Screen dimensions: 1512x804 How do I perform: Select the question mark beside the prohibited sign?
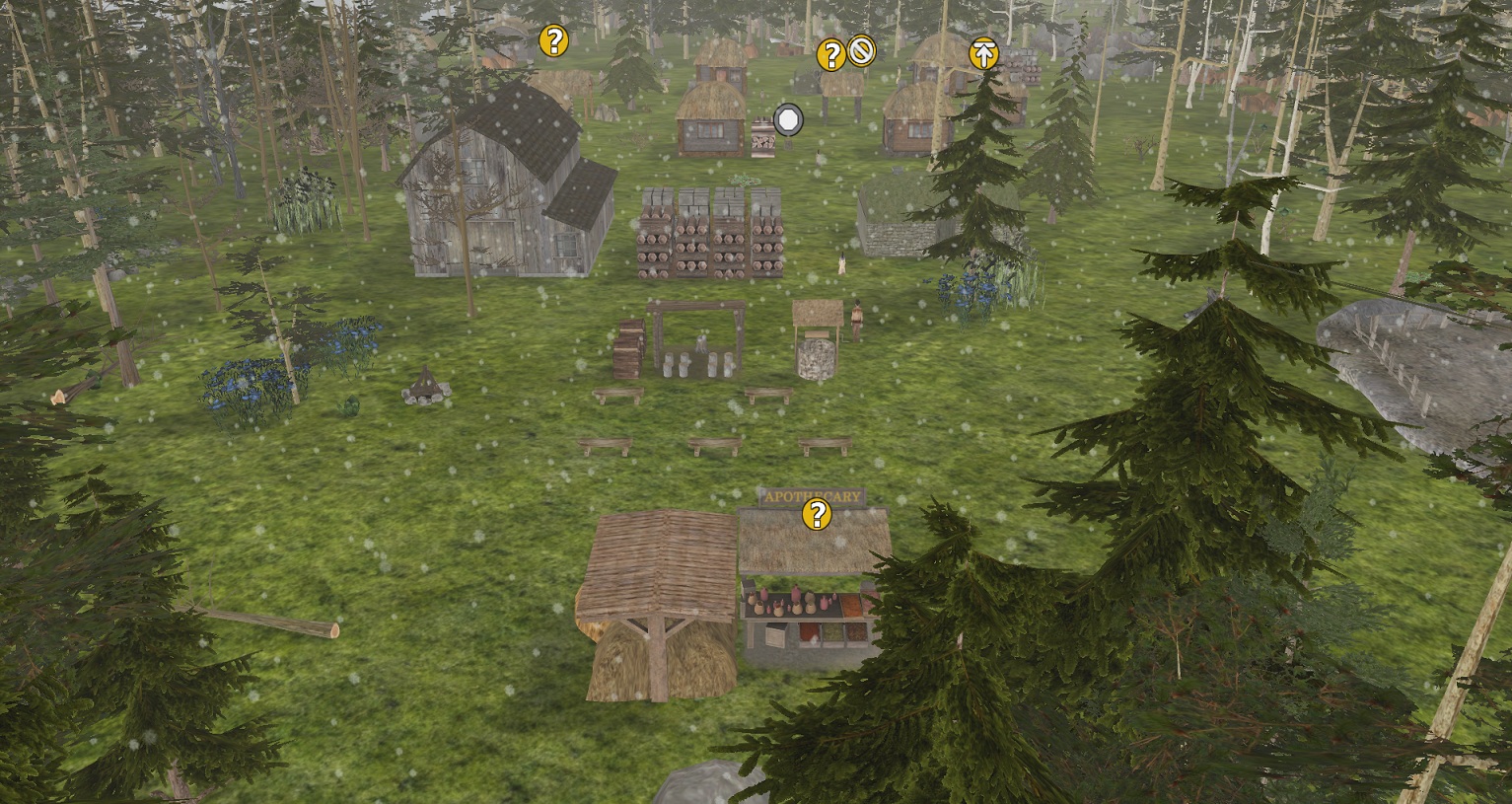pyautogui.click(x=831, y=55)
